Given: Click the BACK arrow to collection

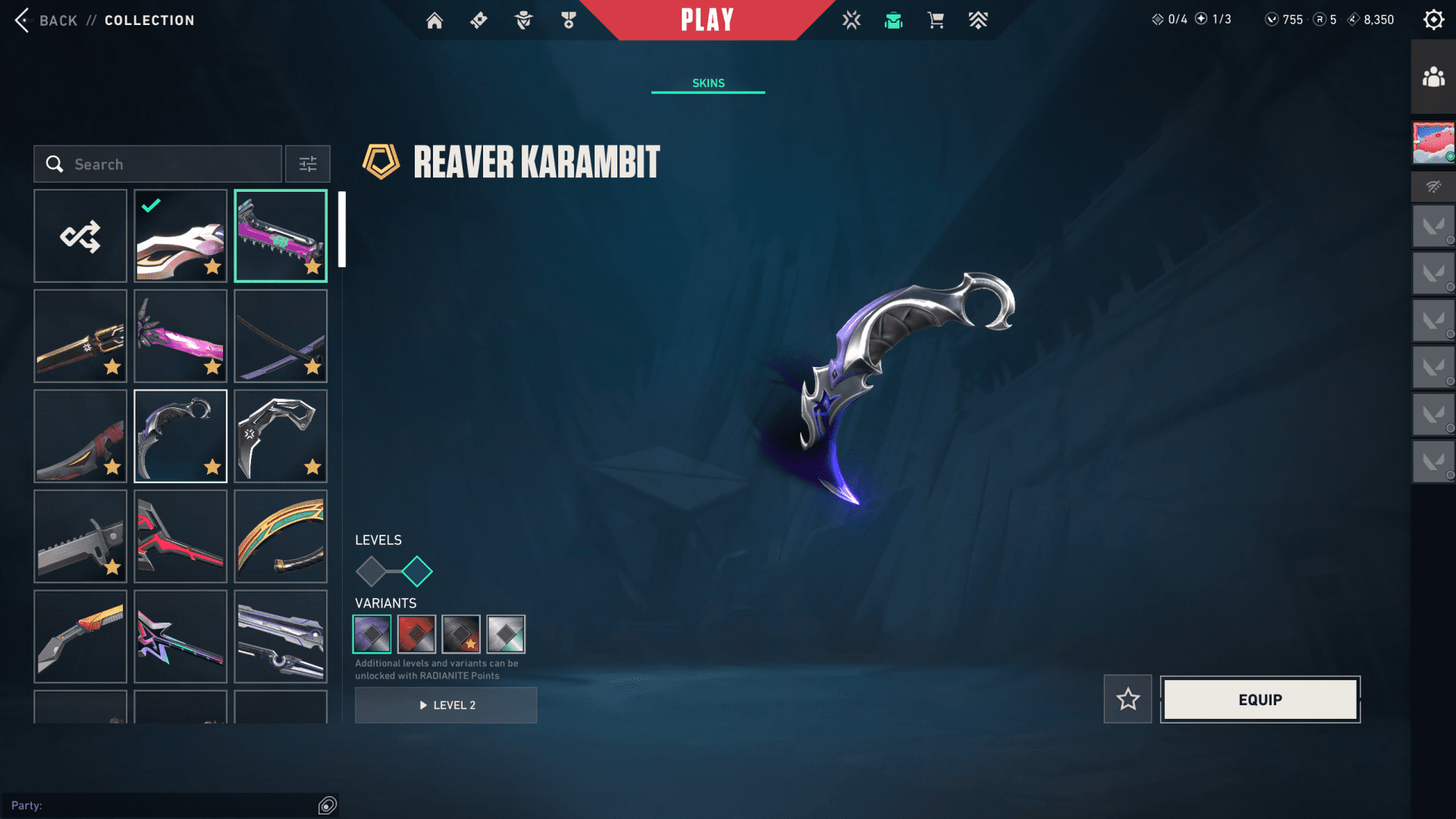Looking at the screenshot, I should pos(23,20).
